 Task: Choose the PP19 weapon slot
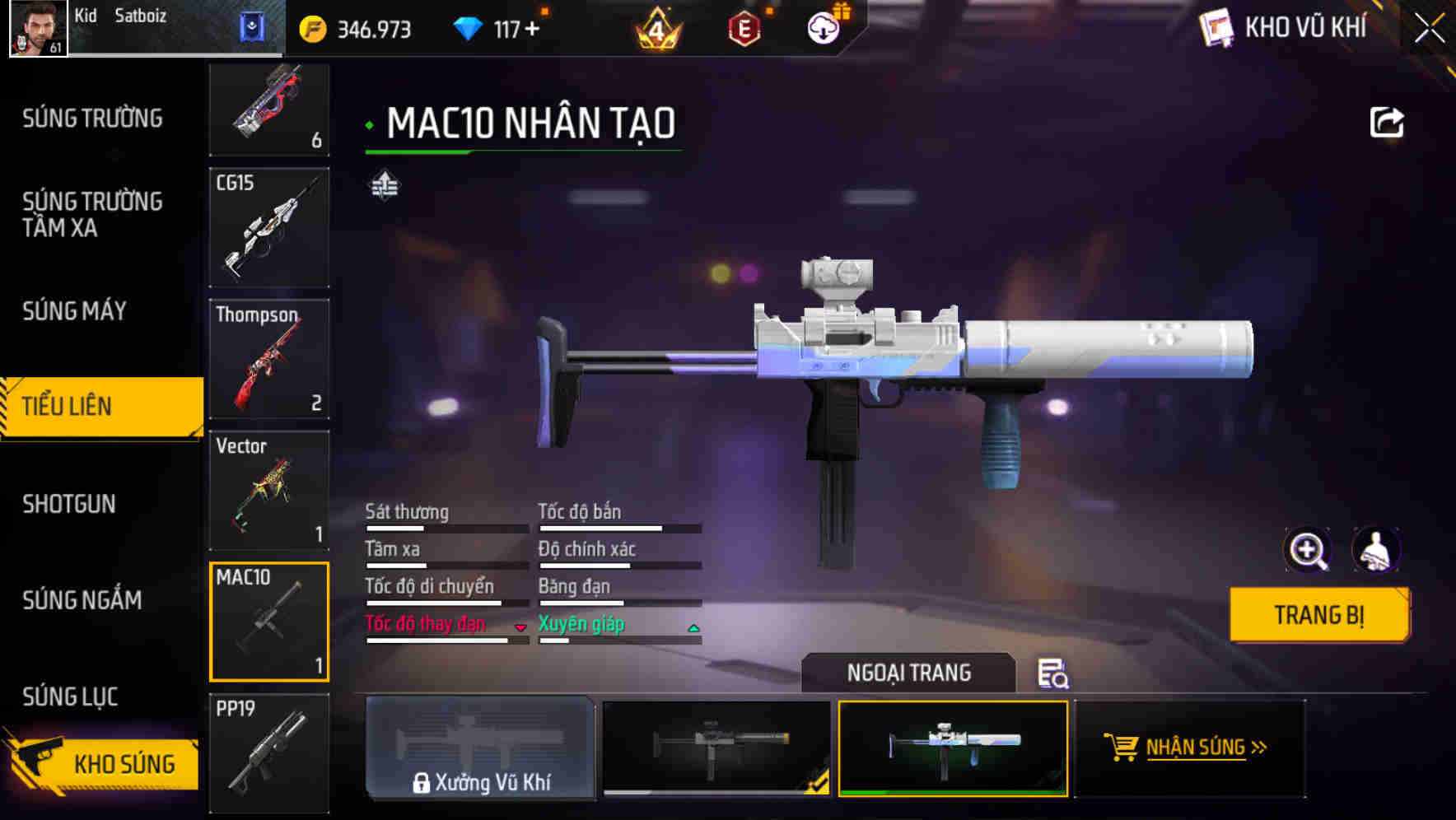(269, 752)
